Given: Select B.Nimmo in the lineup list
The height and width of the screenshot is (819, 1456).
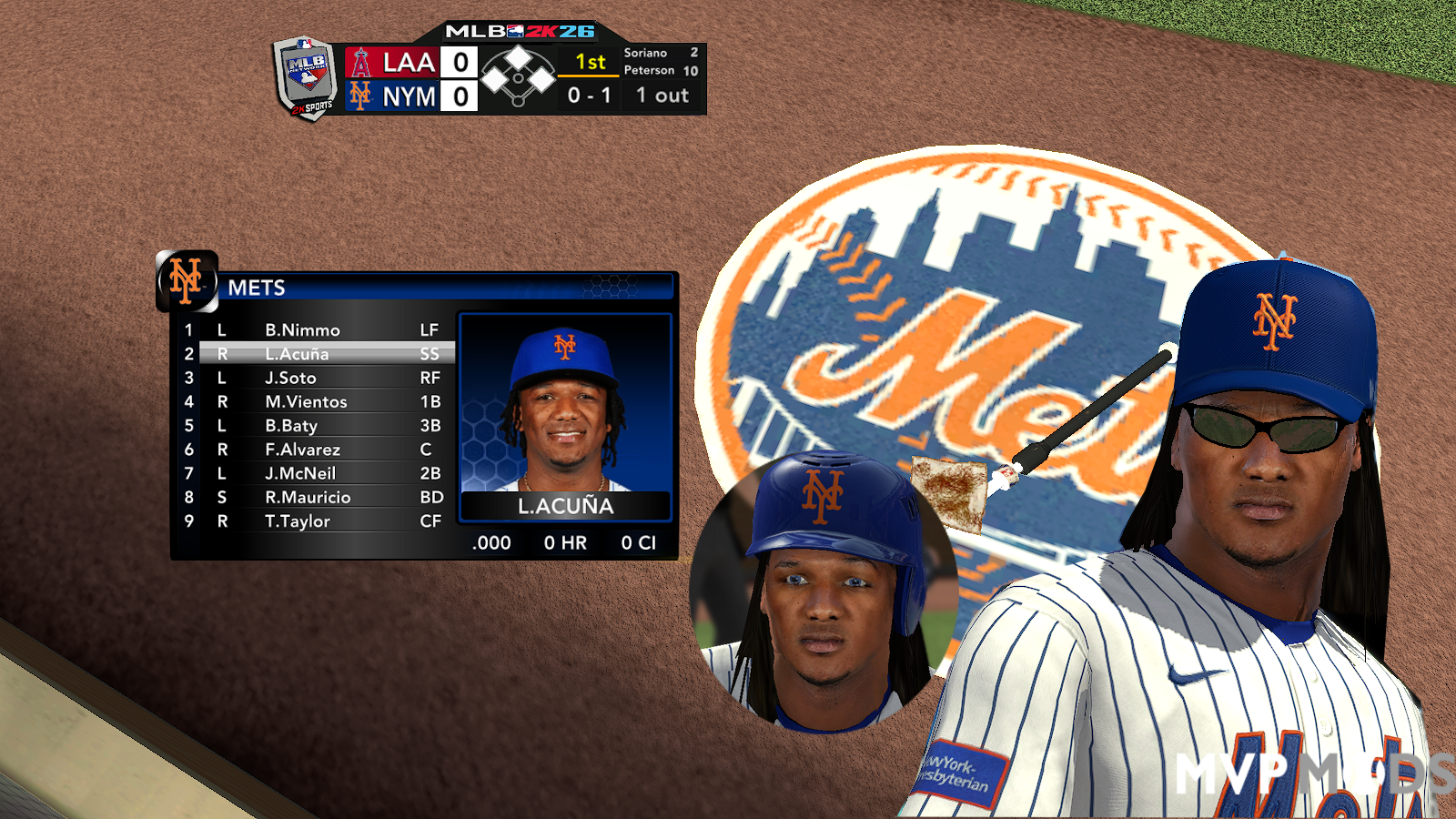Looking at the screenshot, I should pos(302,330).
